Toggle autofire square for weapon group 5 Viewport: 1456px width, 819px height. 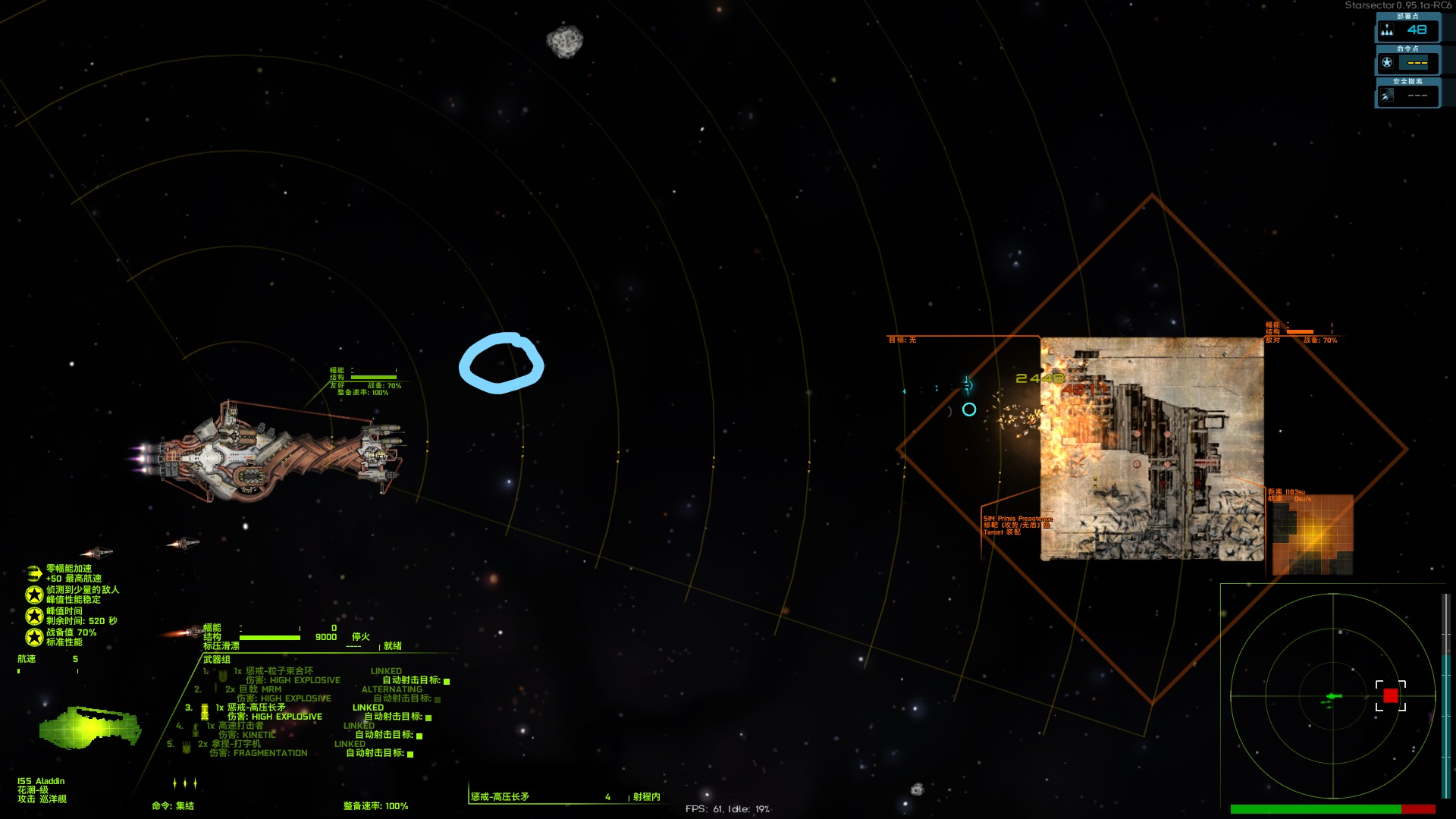(x=410, y=754)
